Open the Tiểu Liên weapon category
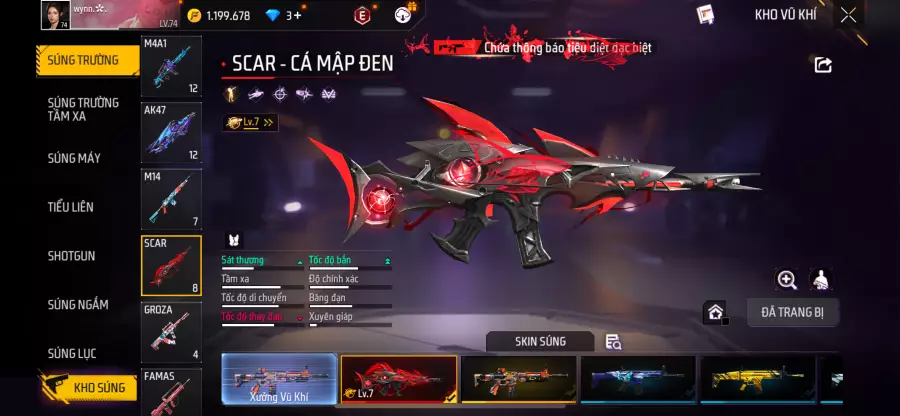The image size is (900, 416). pos(71,207)
